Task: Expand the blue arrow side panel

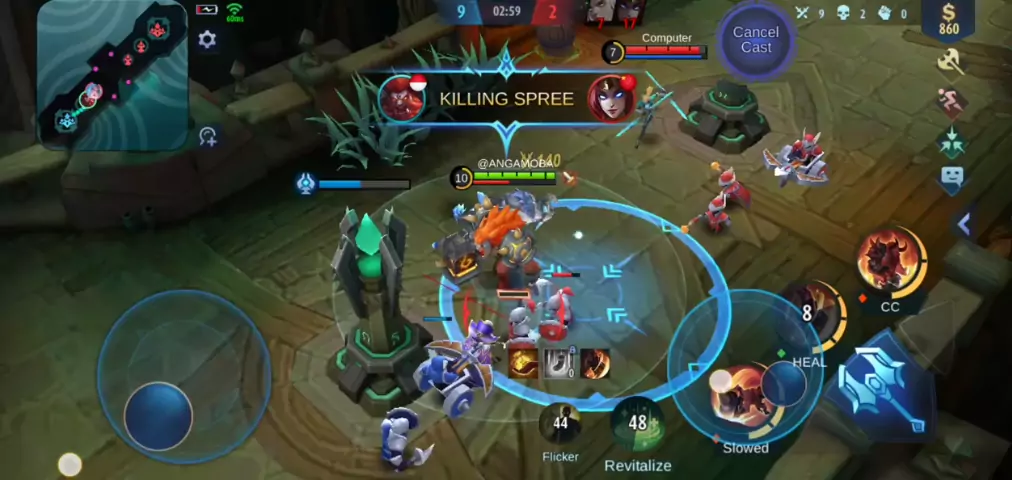Action: pyautogui.click(x=964, y=225)
